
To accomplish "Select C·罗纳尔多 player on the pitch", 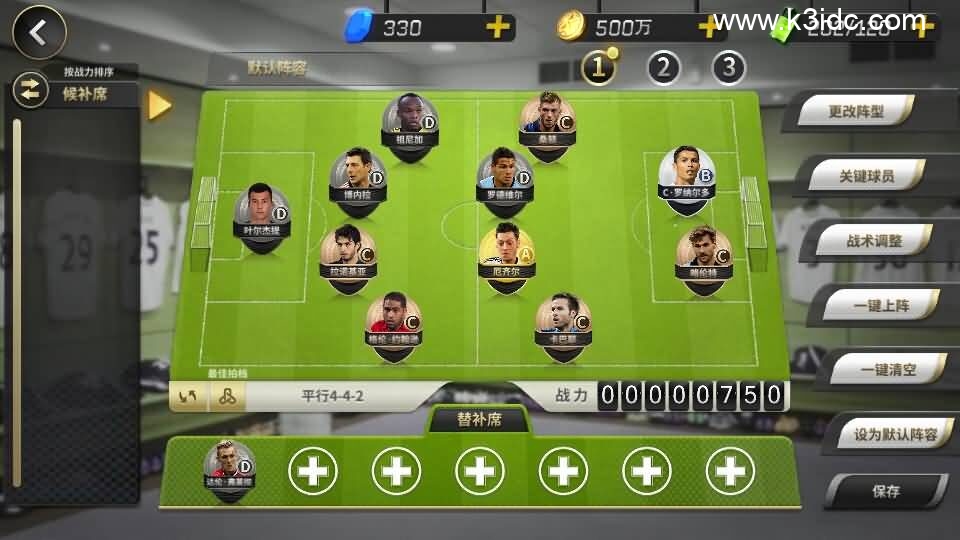I will coord(687,172).
